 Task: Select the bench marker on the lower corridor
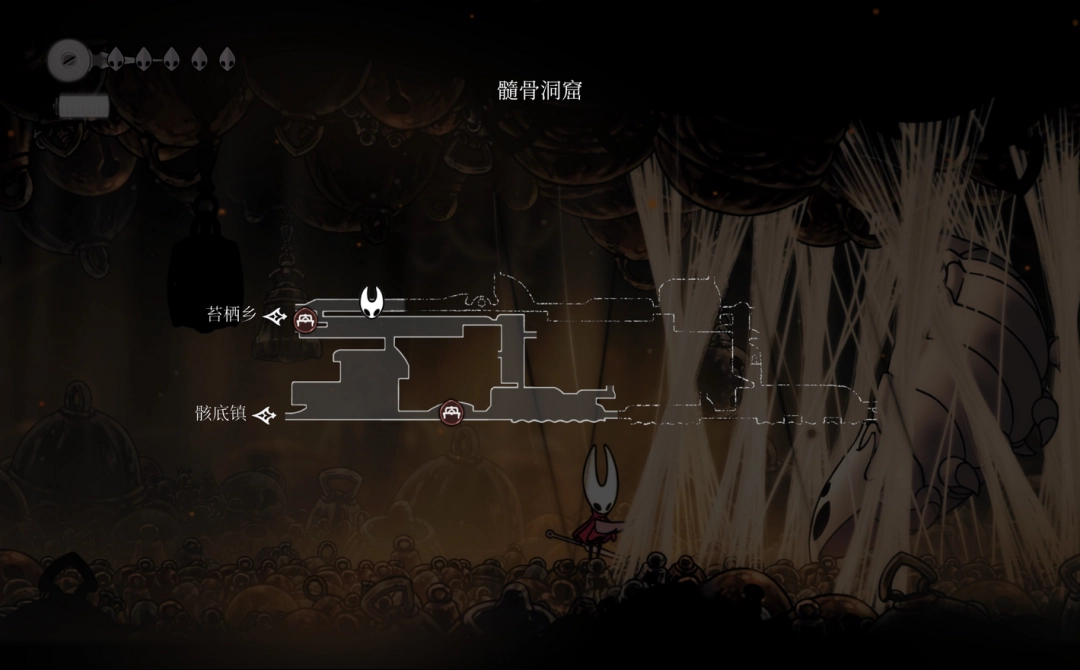tap(451, 411)
